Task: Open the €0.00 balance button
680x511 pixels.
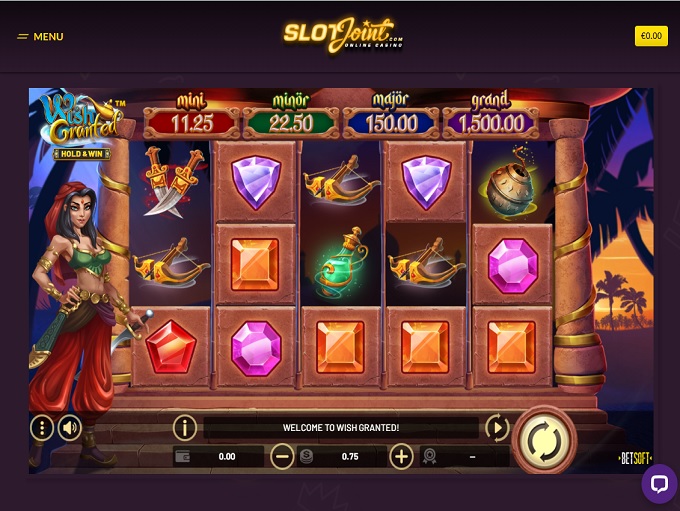Action: [651, 36]
